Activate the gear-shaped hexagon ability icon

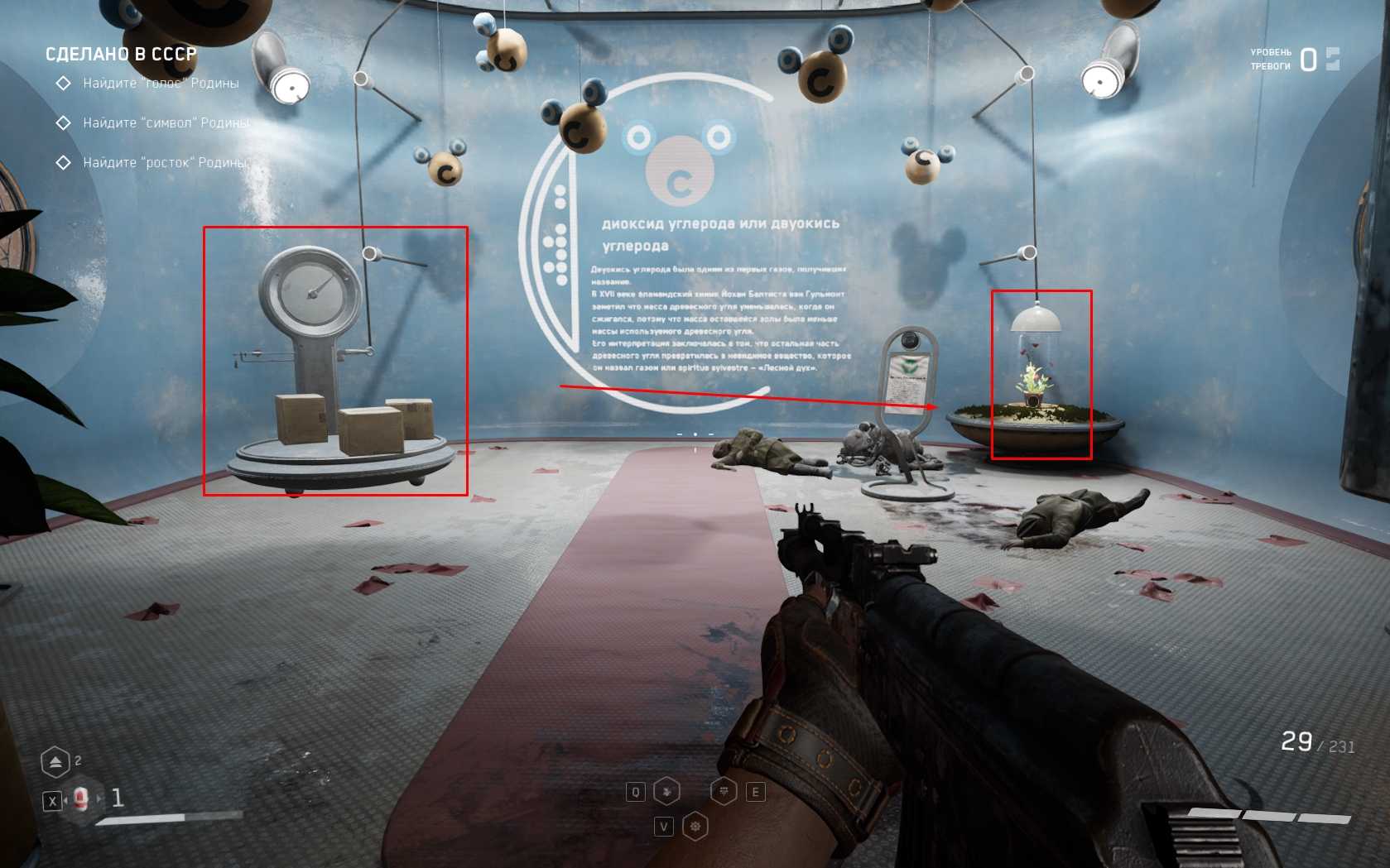coord(695,826)
